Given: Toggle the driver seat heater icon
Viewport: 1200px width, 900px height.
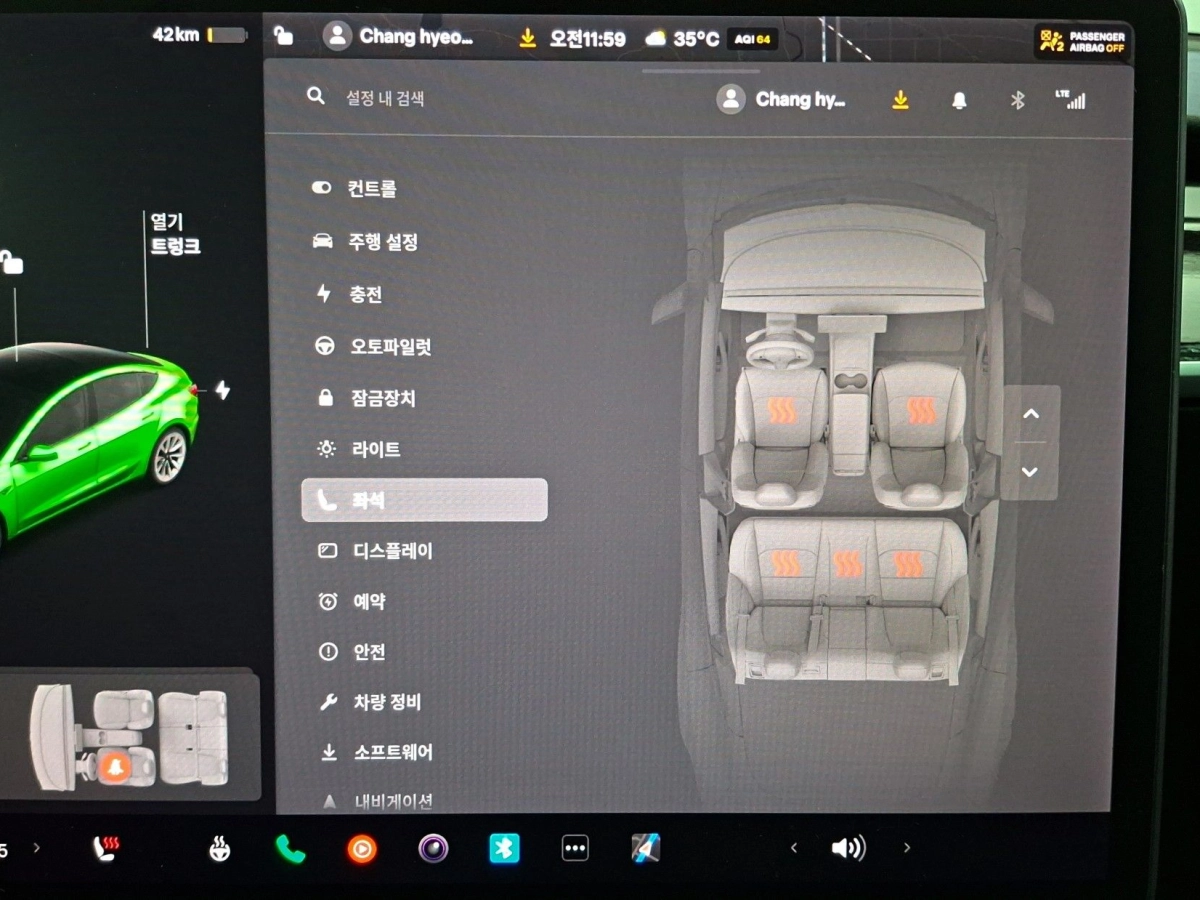Looking at the screenshot, I should [783, 410].
